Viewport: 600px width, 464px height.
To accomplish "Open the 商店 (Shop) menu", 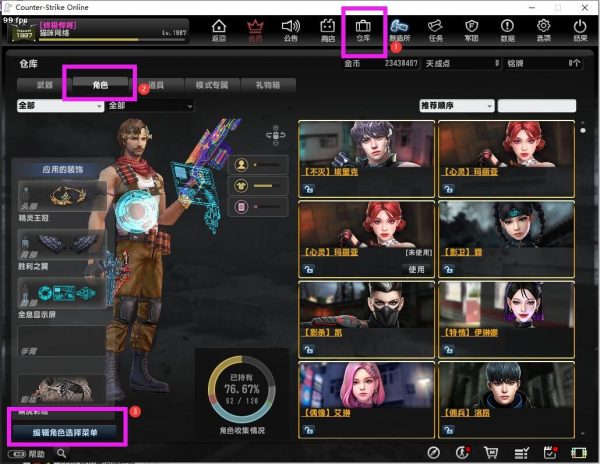I will point(327,31).
